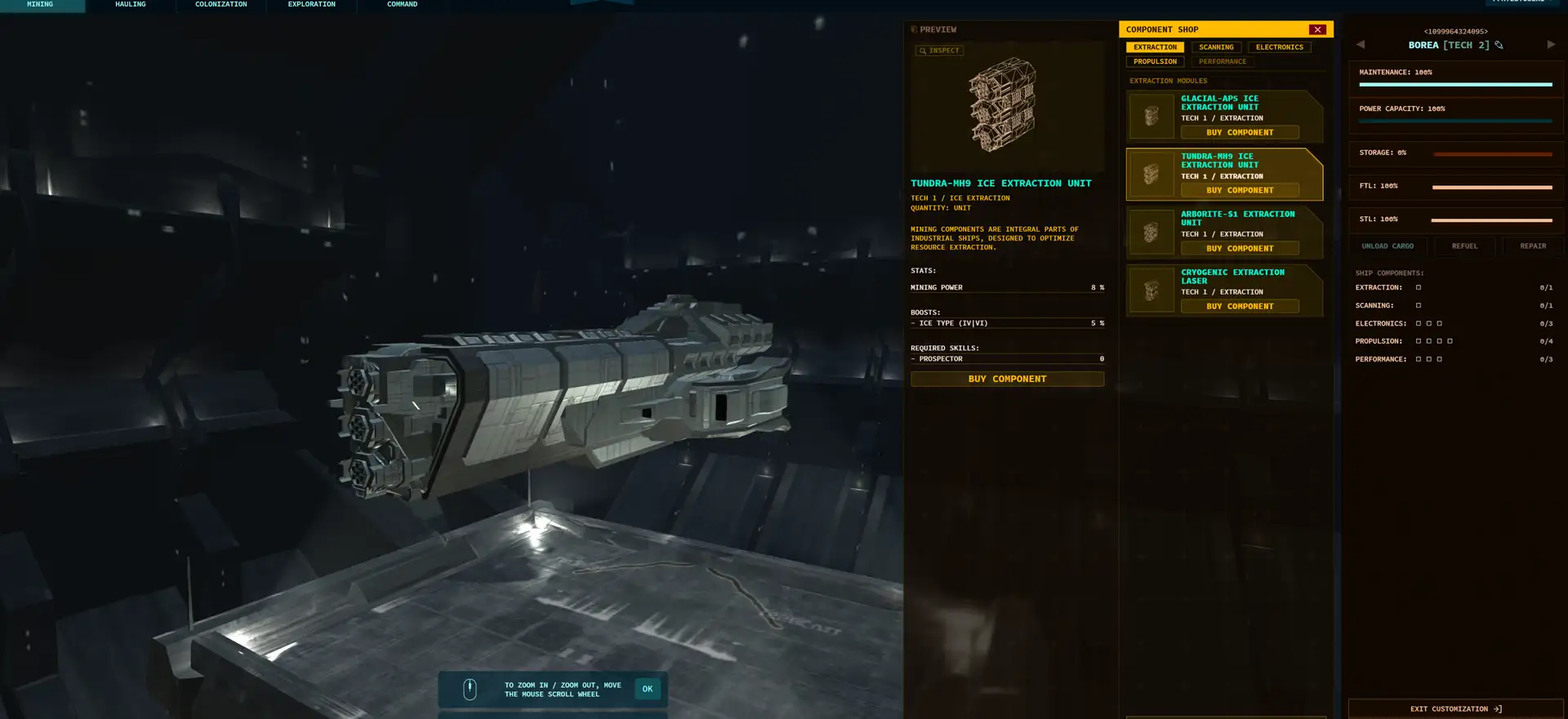
Task: Exit customization mode
Action: (x=1455, y=708)
